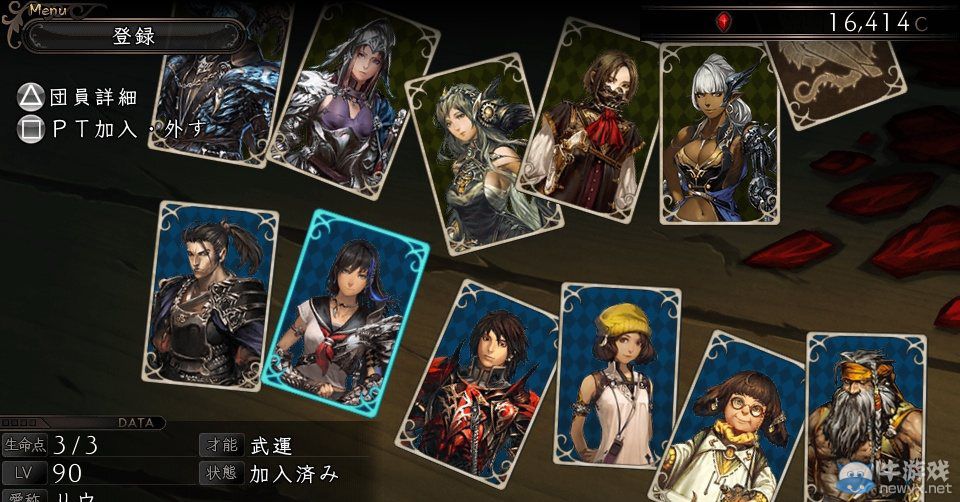
Task: Select the 登録 menu header
Action: click(134, 36)
